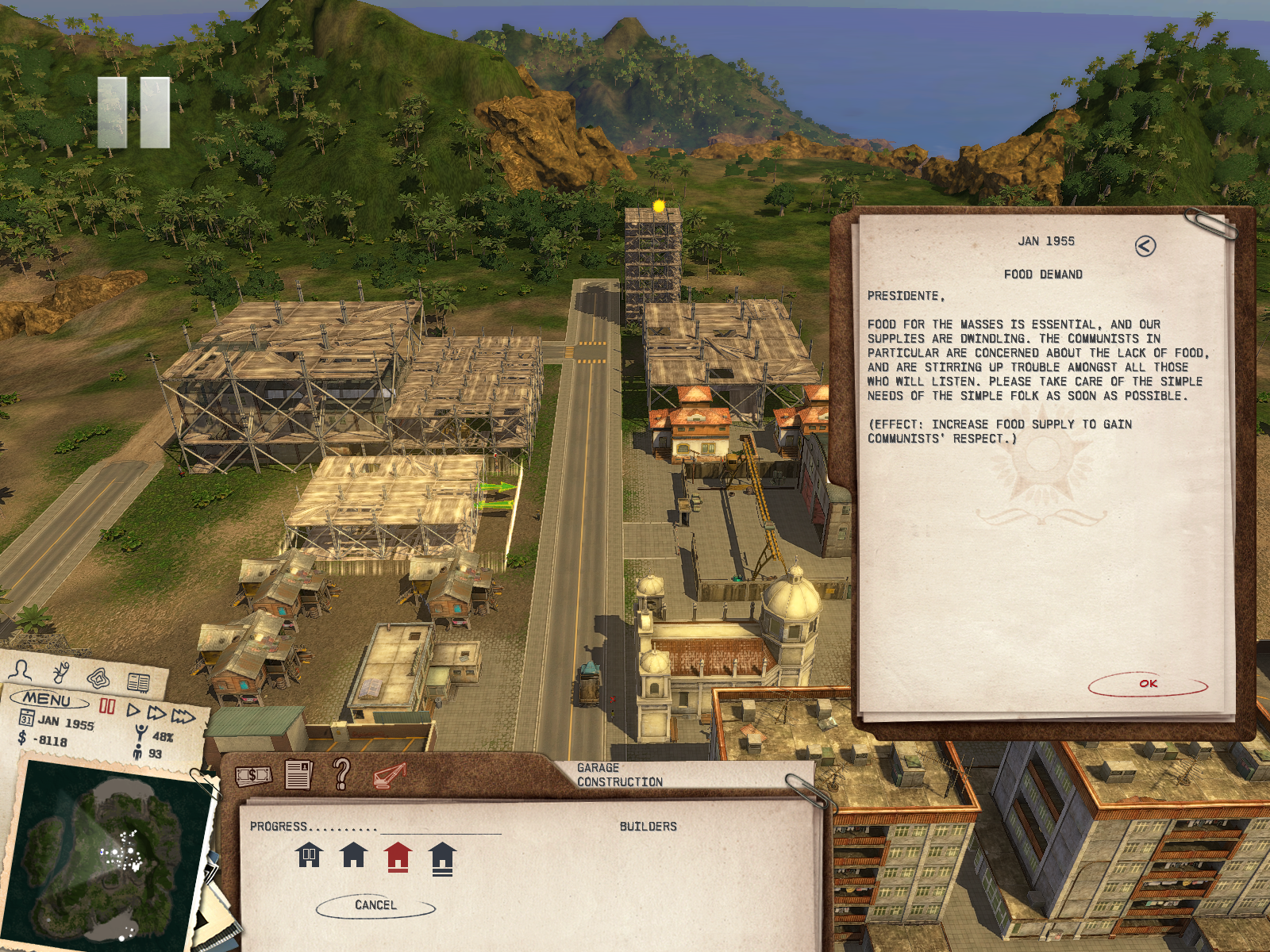Set game speed to double fast-forward
This screenshot has width=1270, height=952.
[156, 713]
